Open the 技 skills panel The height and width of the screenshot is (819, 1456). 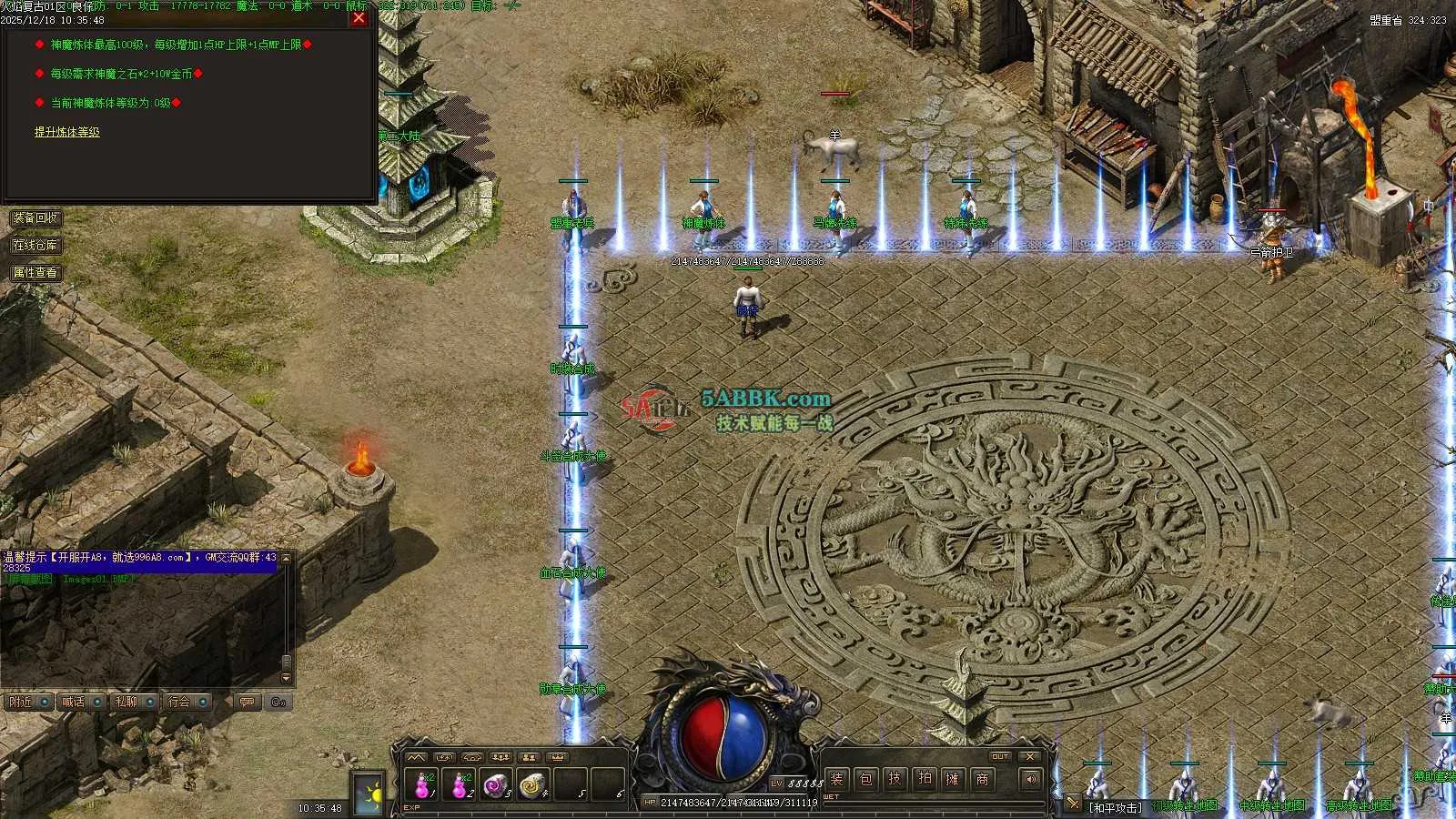click(x=895, y=779)
